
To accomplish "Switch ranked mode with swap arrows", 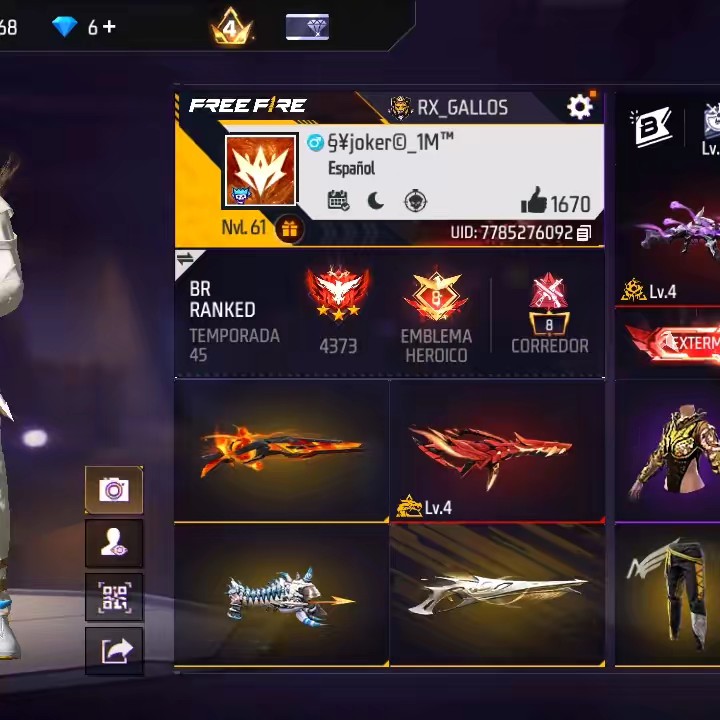I will 185,260.
